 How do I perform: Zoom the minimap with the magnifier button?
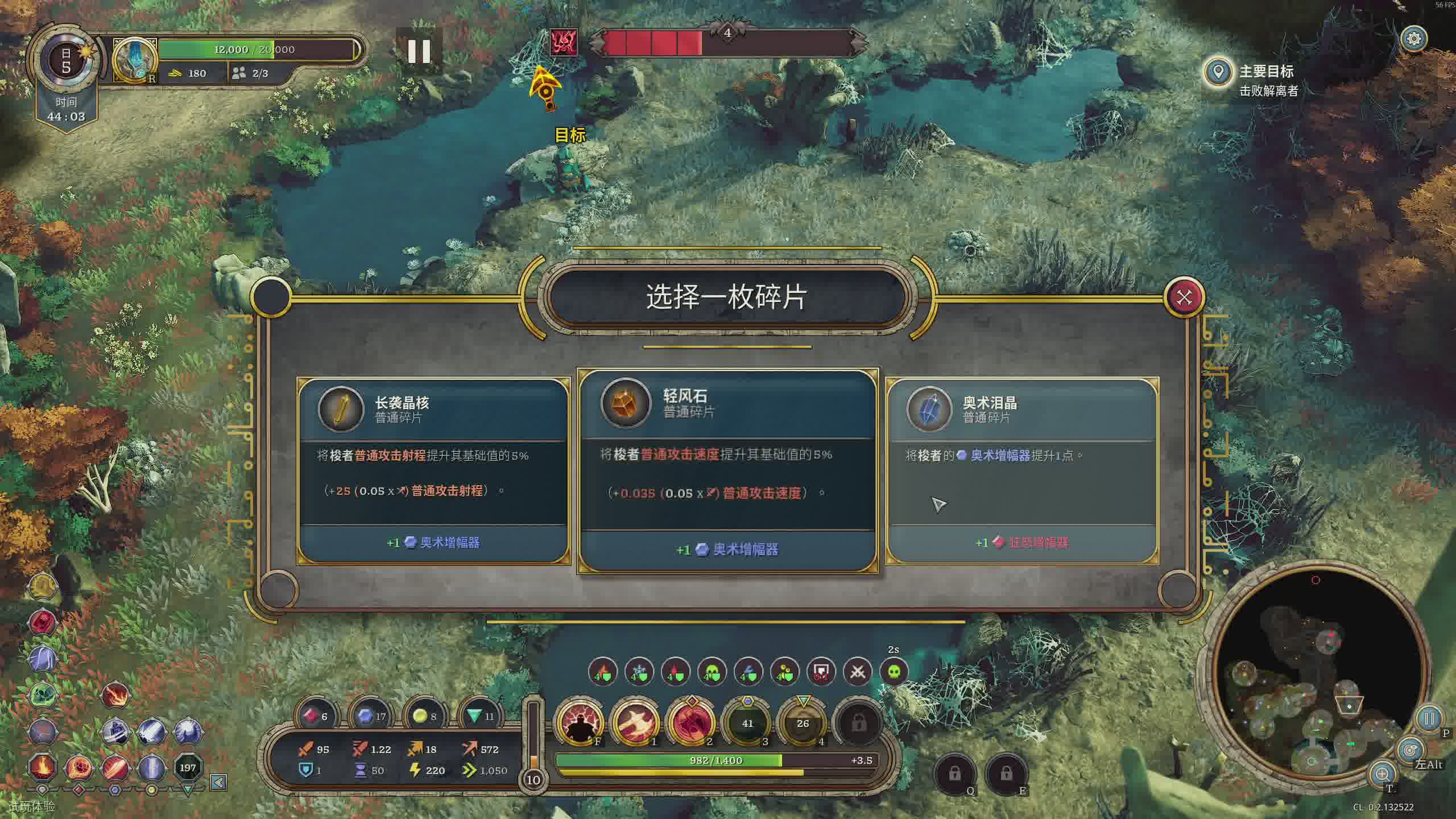[1382, 773]
